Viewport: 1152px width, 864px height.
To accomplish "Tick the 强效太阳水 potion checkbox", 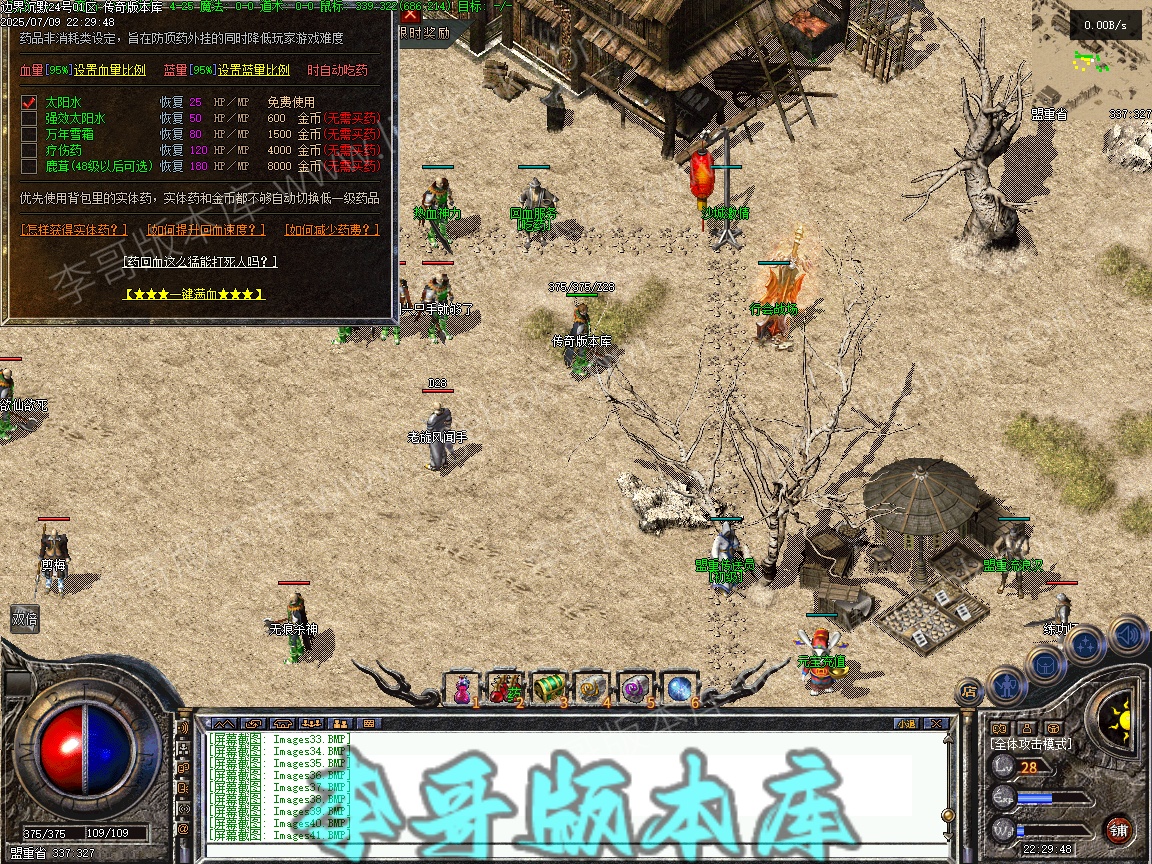I will pos(30,118).
